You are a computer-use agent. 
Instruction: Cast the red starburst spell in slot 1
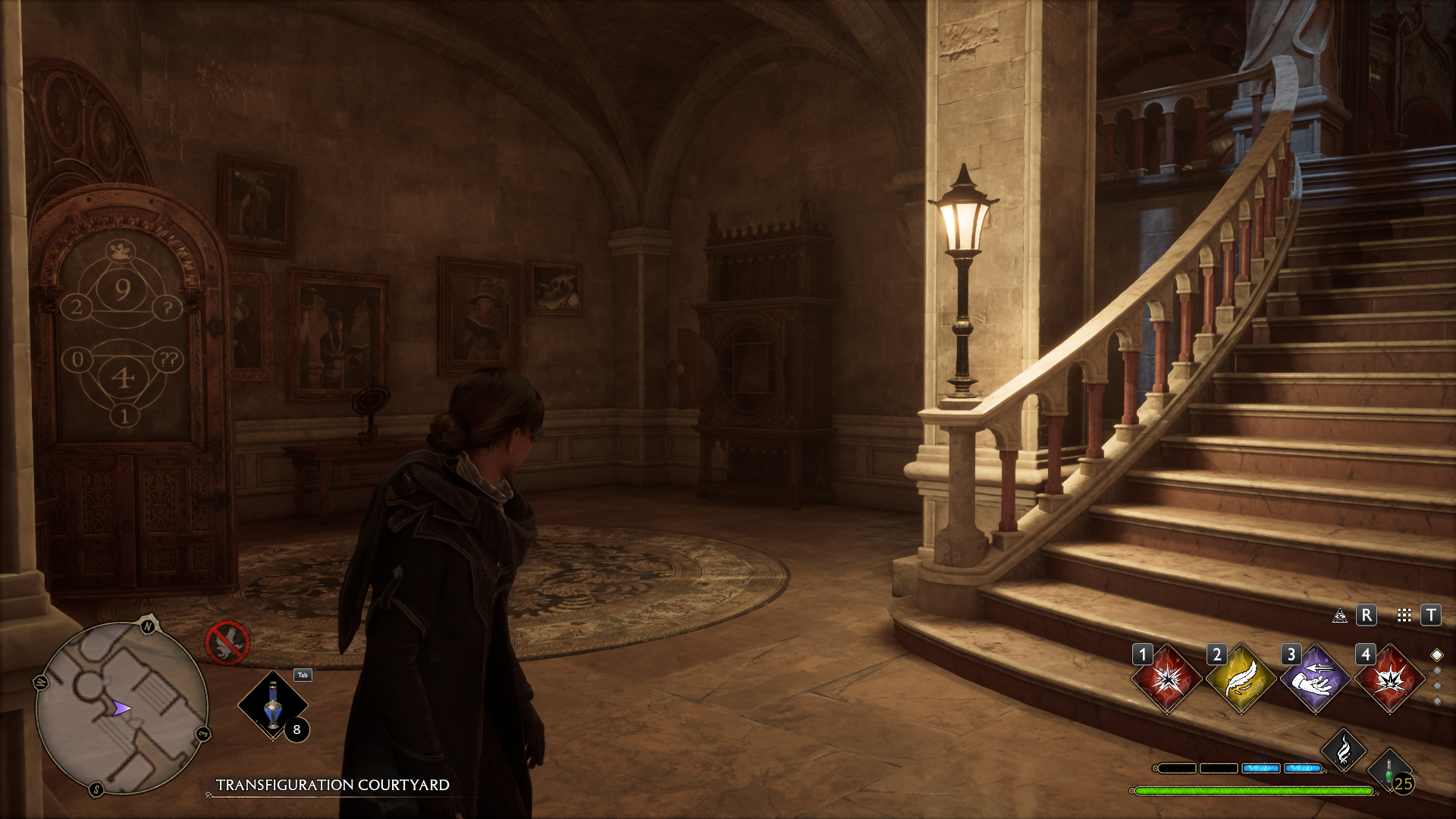1166,679
